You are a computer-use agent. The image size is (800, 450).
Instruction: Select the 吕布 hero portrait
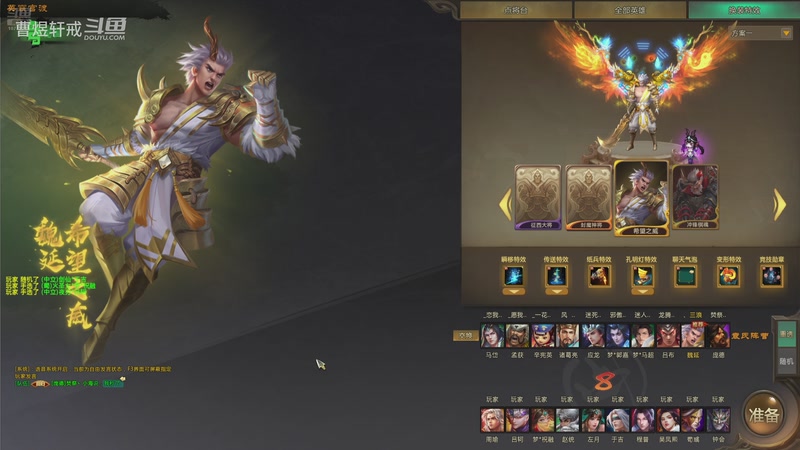point(668,336)
